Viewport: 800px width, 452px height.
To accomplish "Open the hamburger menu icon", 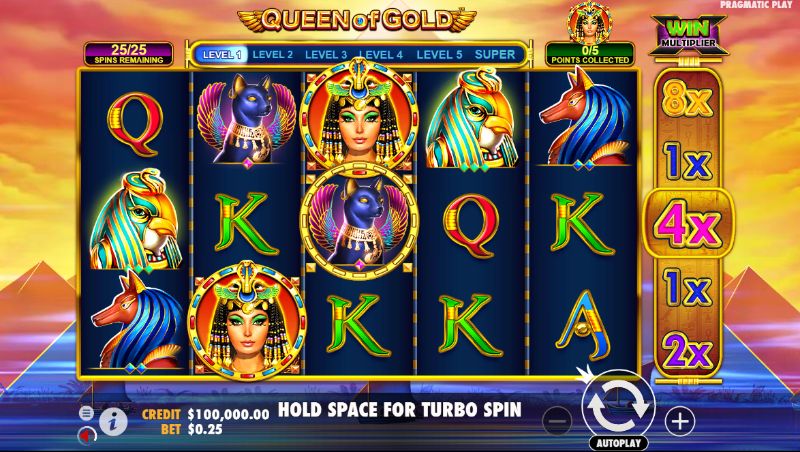I will [86, 412].
